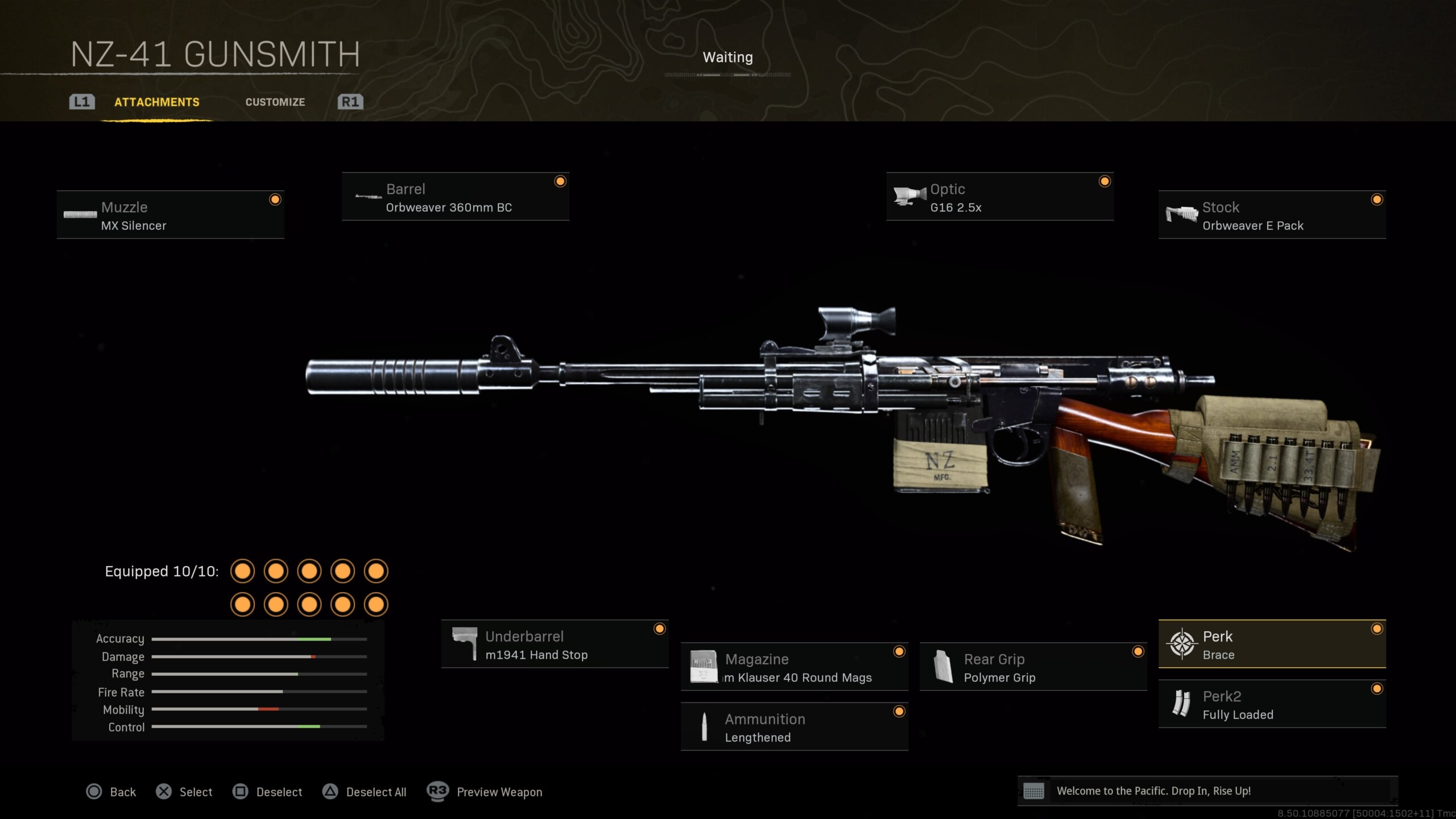Activate Preview Weapon
The height and width of the screenshot is (819, 1456).
[x=485, y=792]
